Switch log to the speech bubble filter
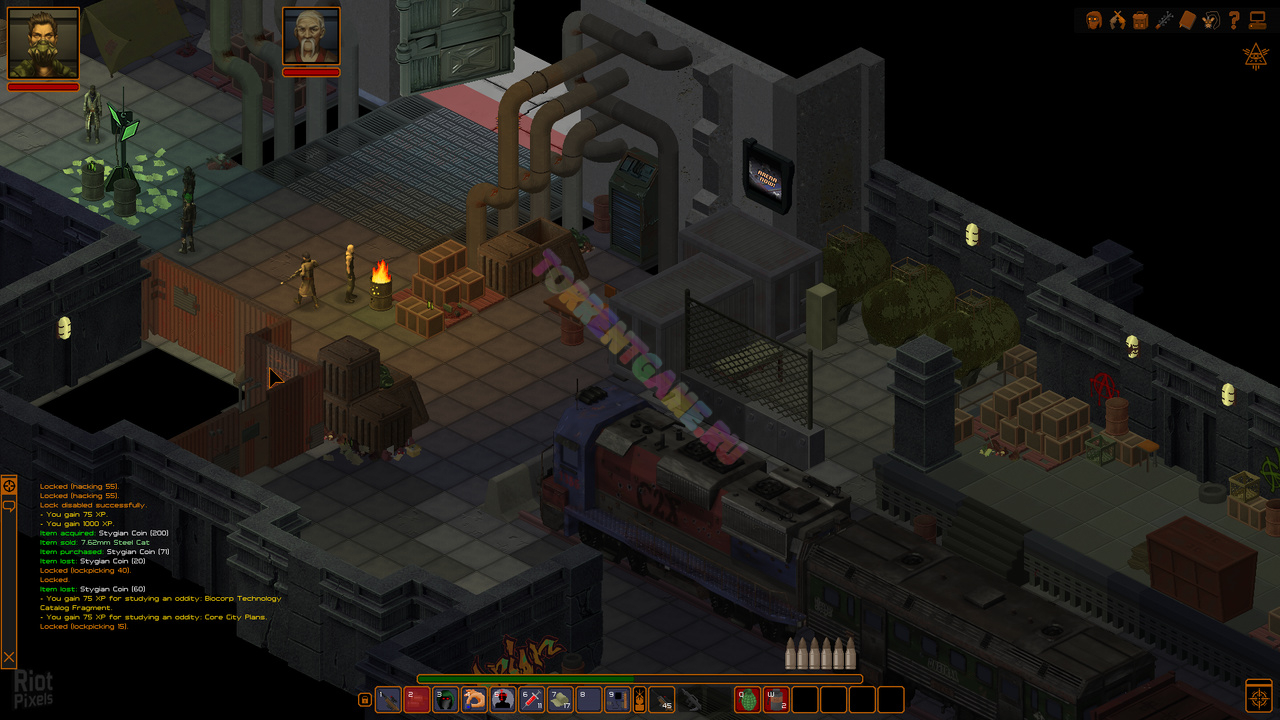This screenshot has width=1280, height=720. tap(8, 506)
